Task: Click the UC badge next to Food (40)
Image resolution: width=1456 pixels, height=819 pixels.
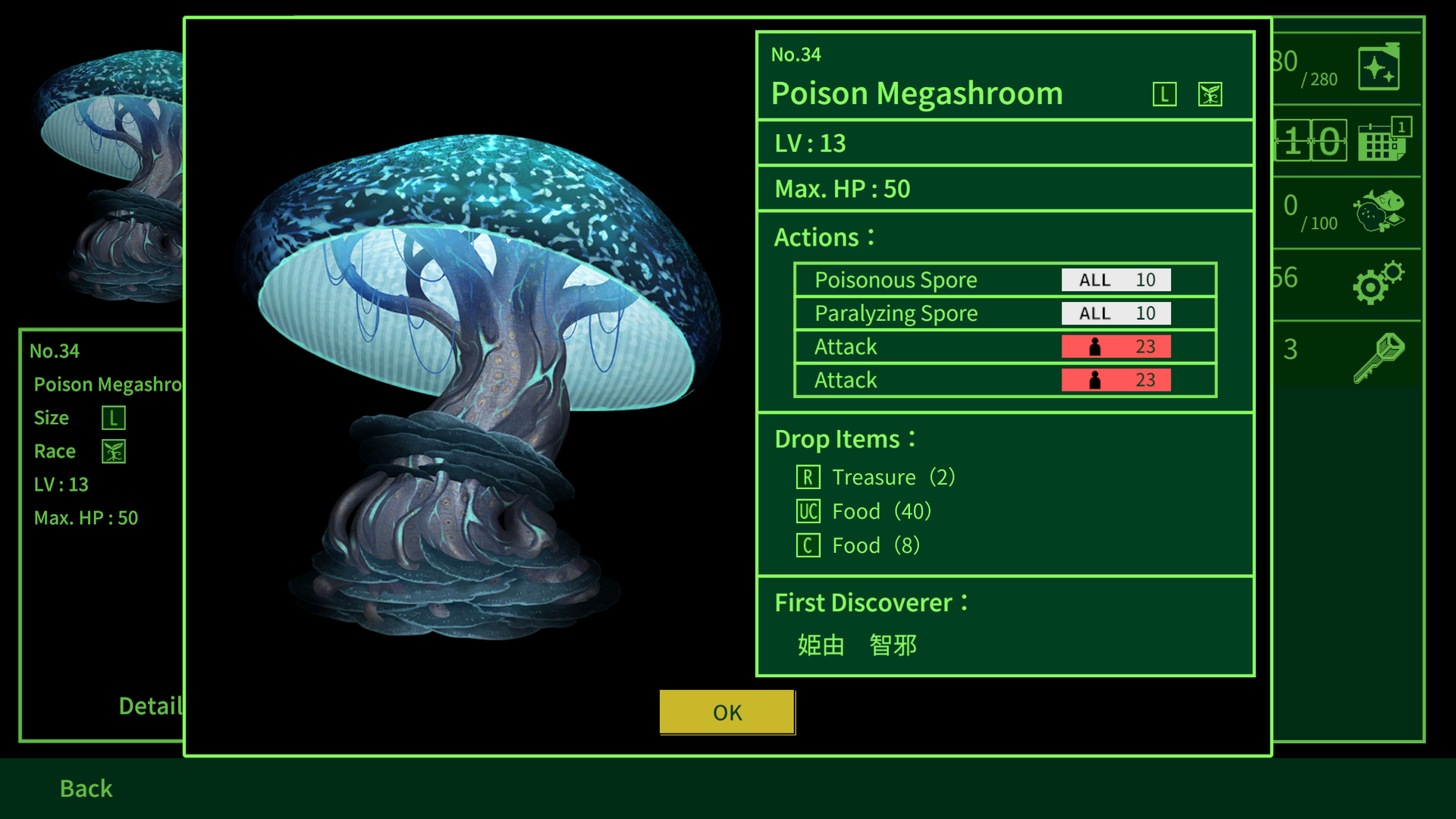Action: [808, 511]
